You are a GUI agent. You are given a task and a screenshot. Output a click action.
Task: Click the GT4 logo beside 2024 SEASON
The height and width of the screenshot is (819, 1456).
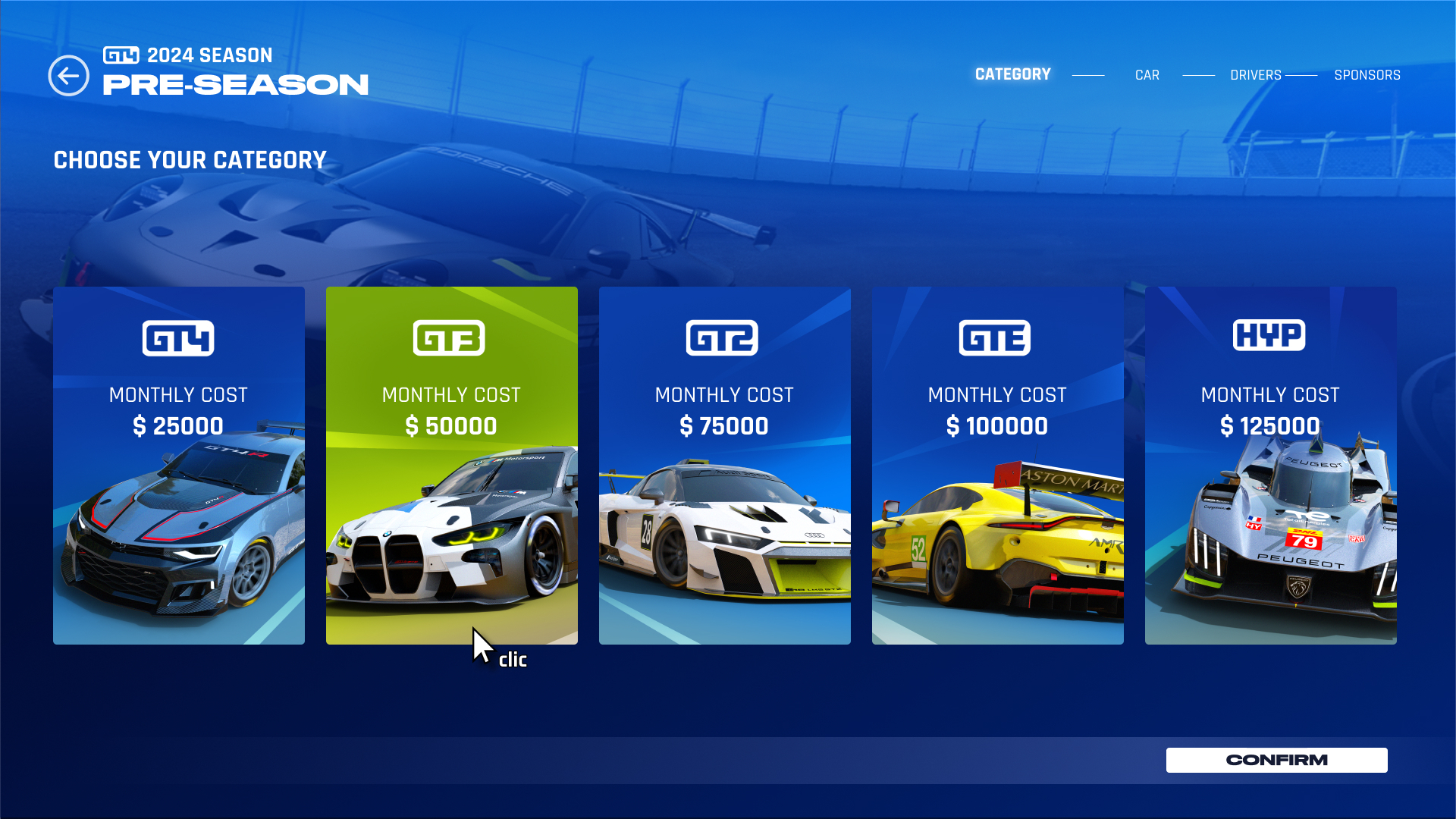123,55
